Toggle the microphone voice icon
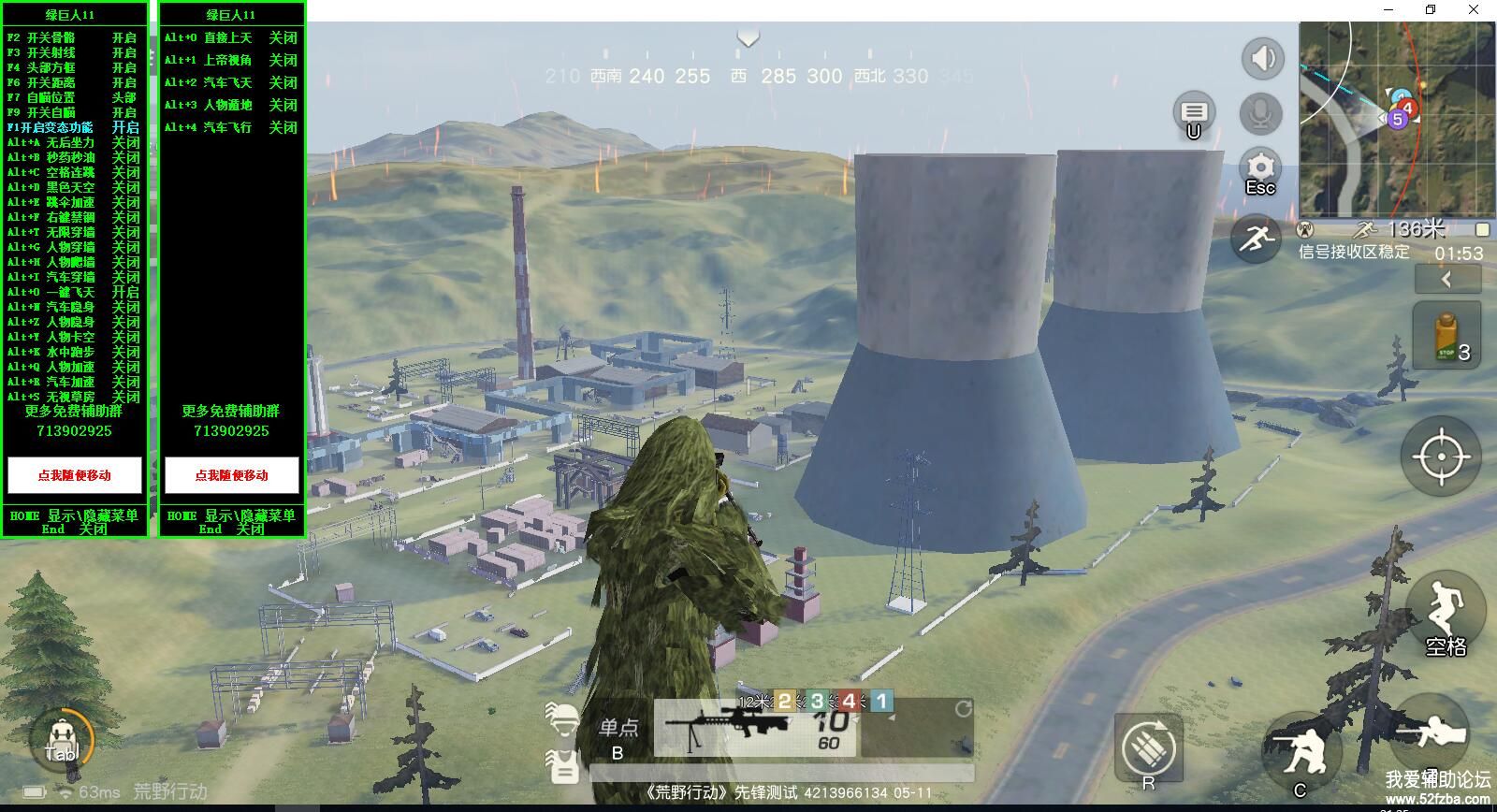Screen dimensions: 1497x812 click(x=1260, y=114)
